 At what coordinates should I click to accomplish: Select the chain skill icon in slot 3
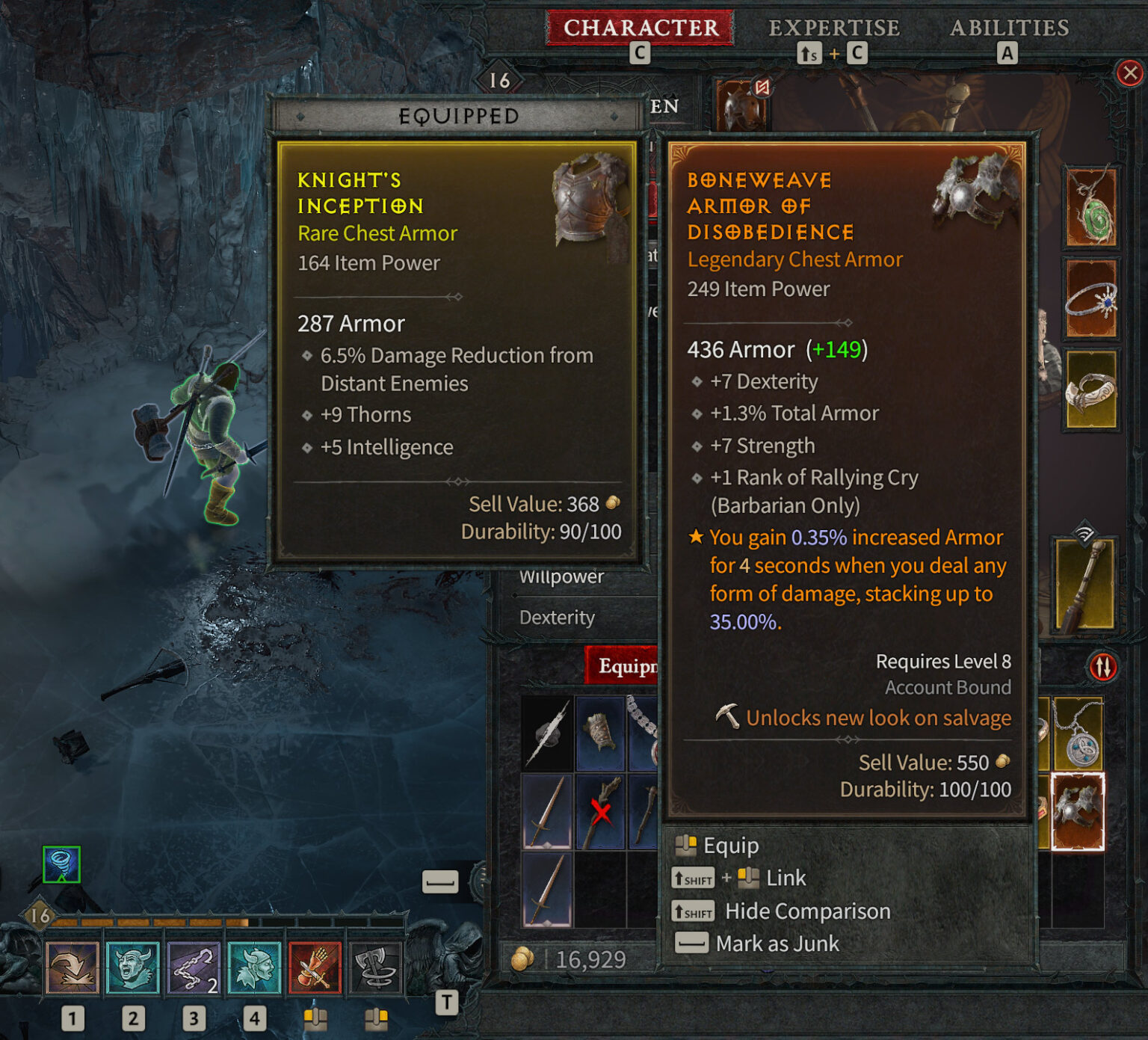click(194, 968)
